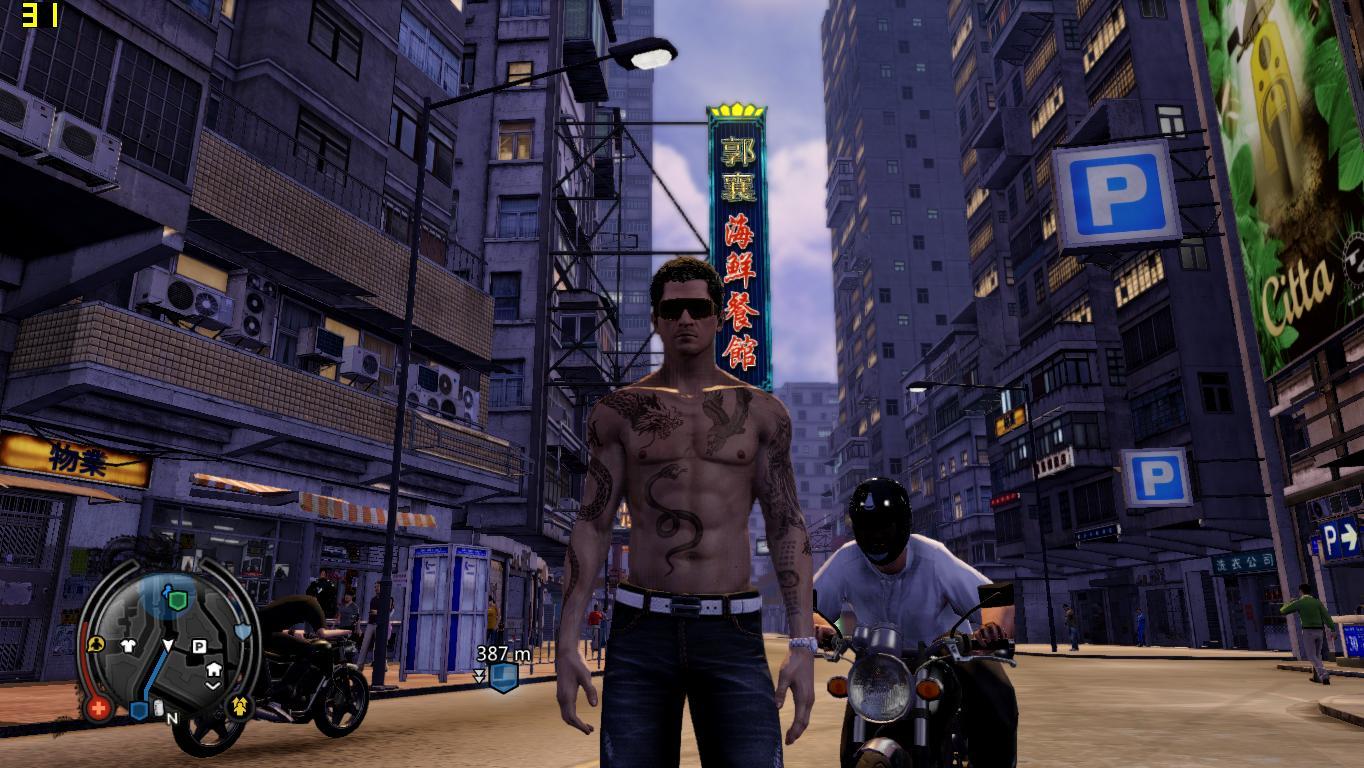The image size is (1364, 768).
Task: Click the red health cross icon
Action: tap(98, 709)
